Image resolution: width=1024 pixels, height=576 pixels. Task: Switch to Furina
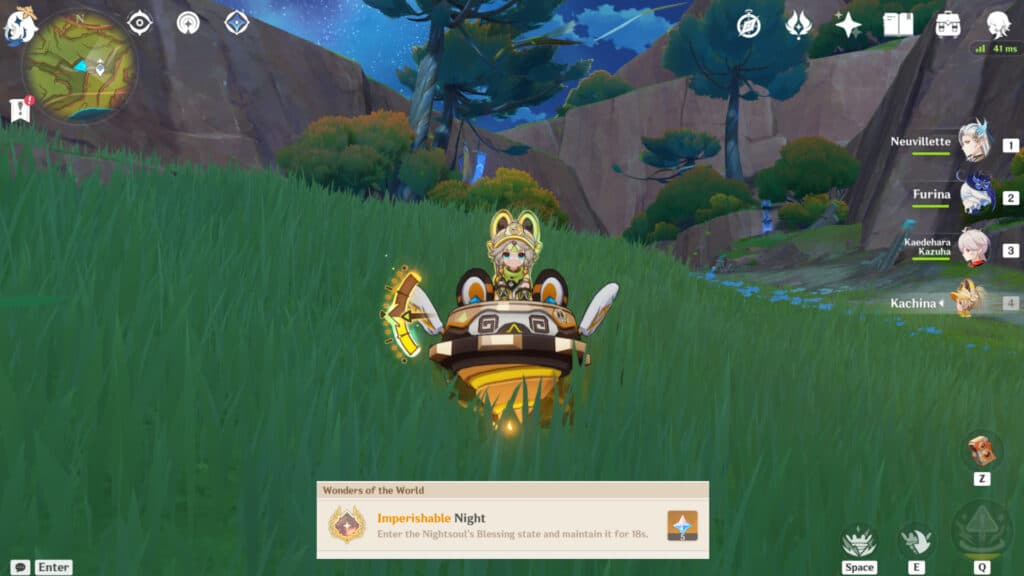point(973,196)
